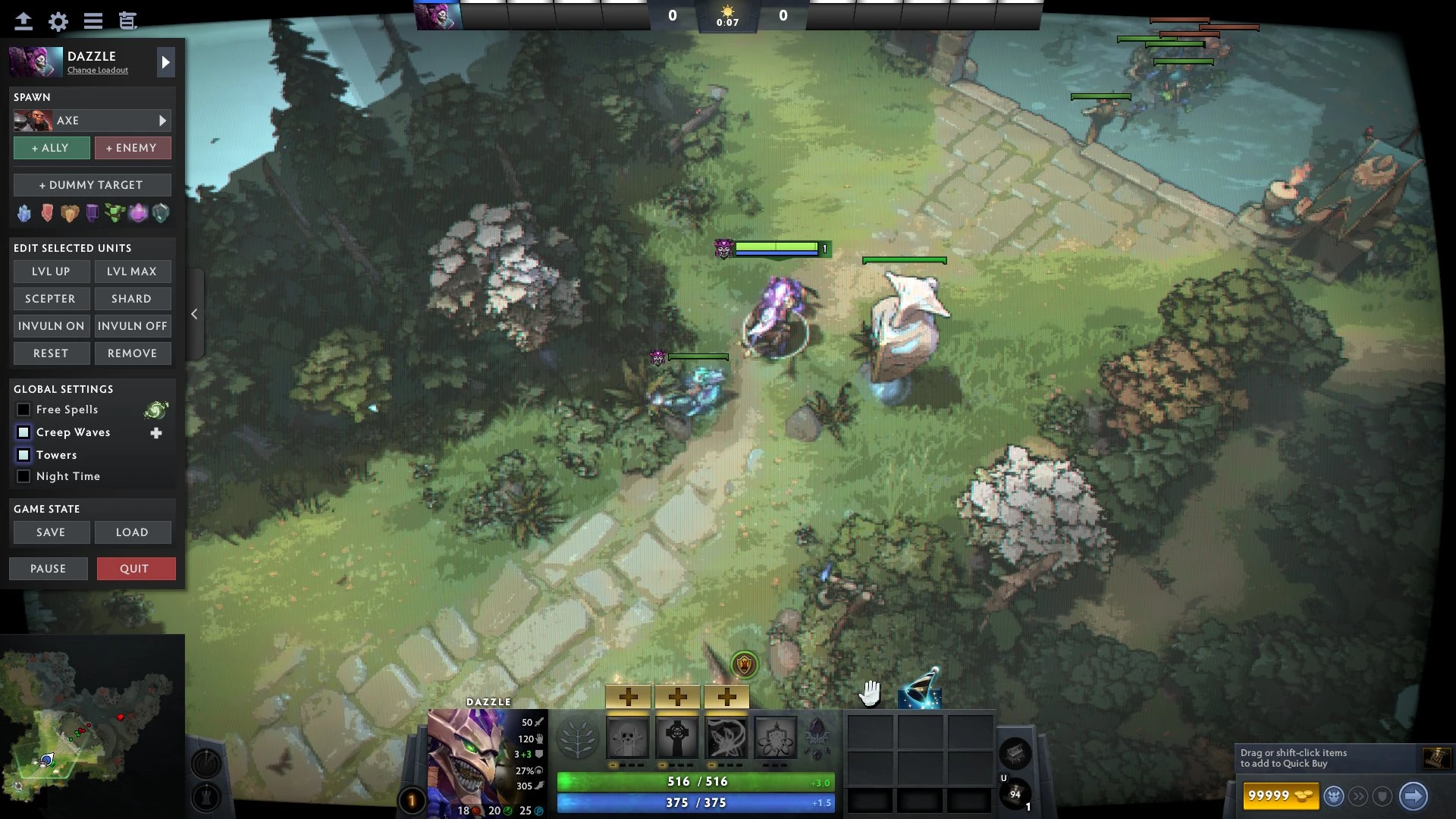Toggle the Towers checkbox
Screen dimensions: 1456x819
coord(24,455)
